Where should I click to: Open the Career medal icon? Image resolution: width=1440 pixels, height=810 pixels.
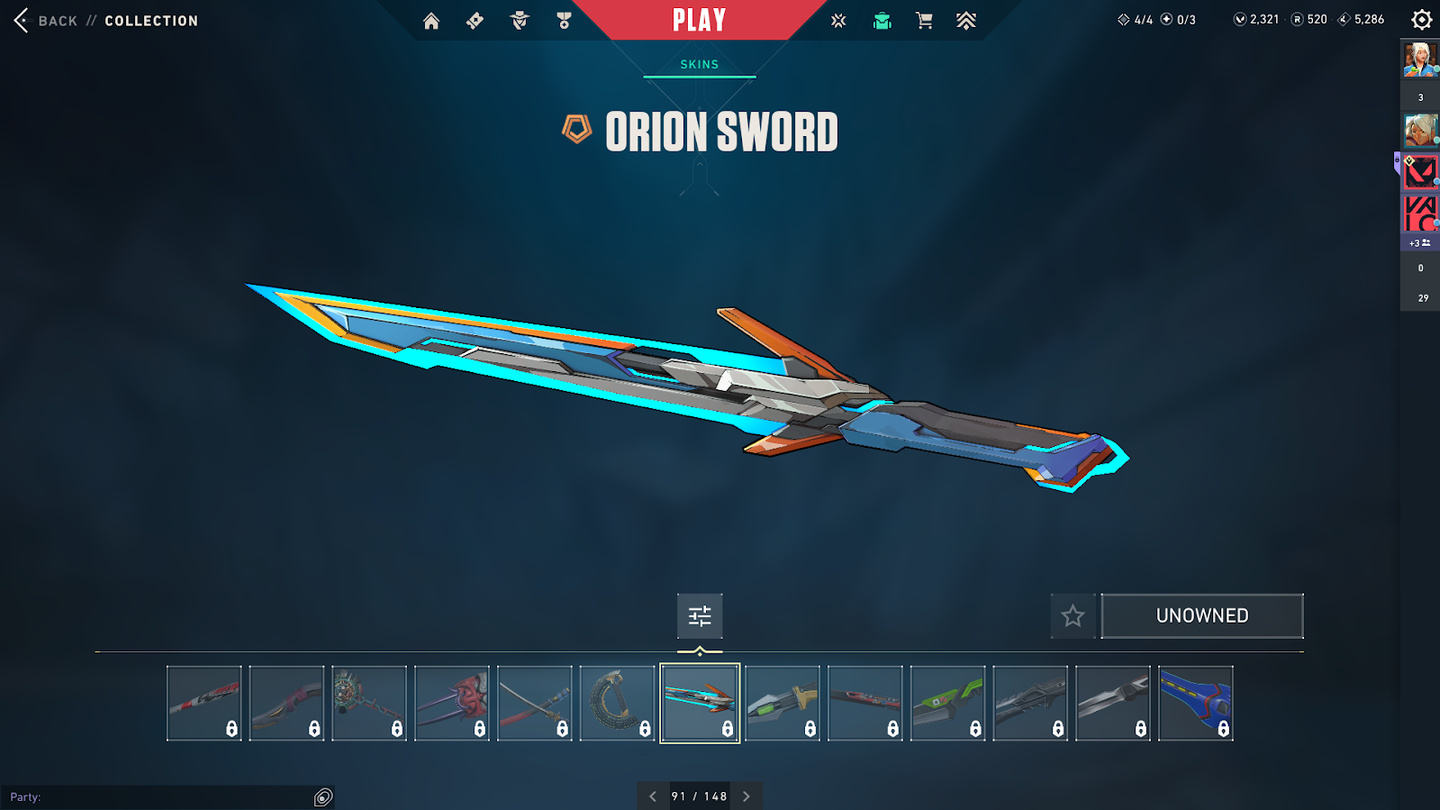(564, 21)
